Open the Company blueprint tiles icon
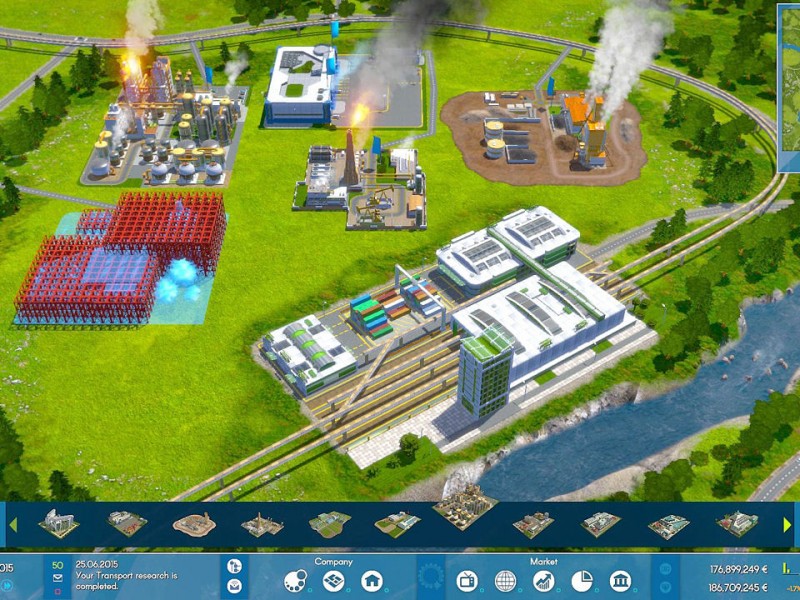The image size is (800, 600). point(334,581)
